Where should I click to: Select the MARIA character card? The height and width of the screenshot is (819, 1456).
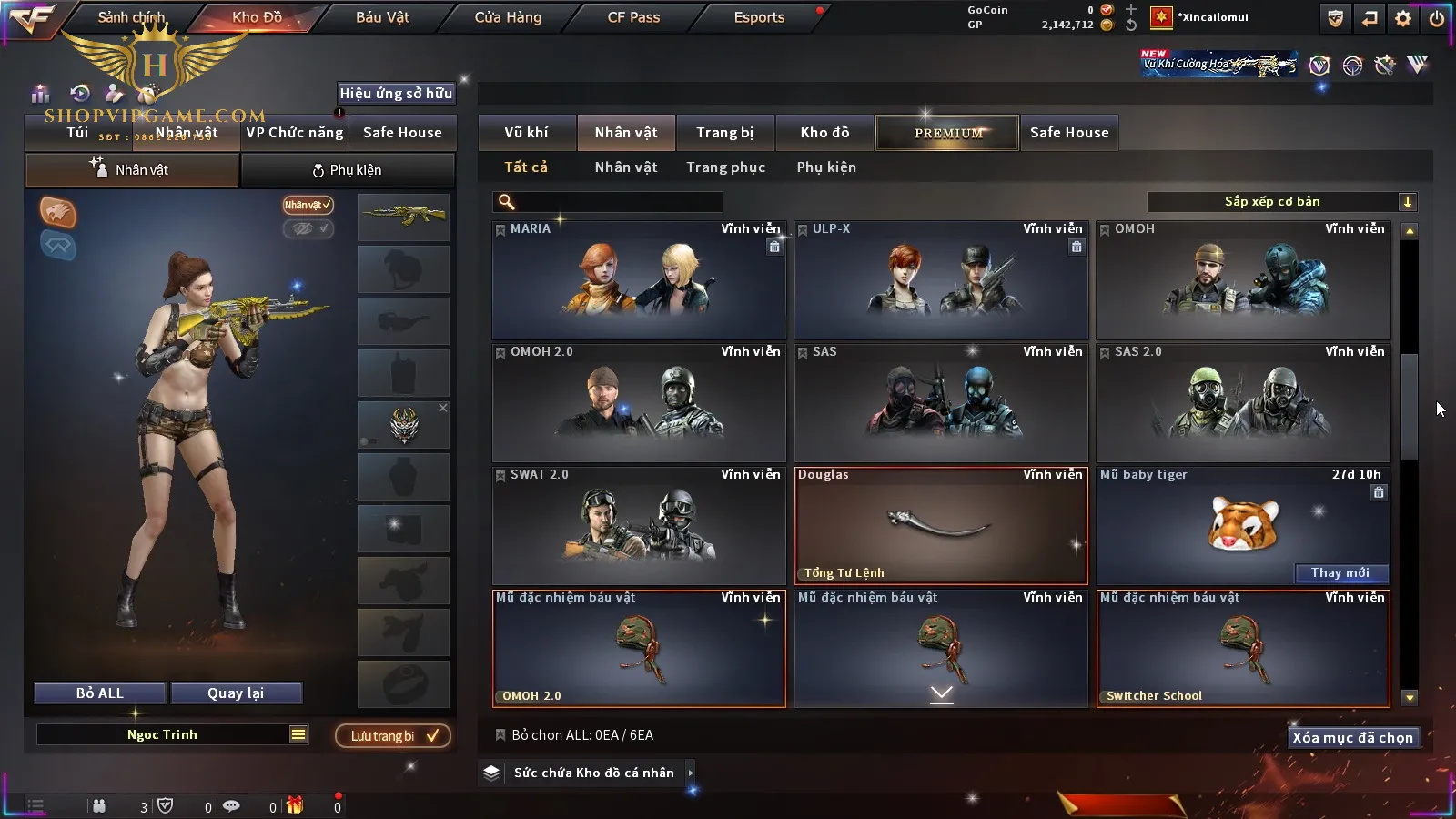639,280
